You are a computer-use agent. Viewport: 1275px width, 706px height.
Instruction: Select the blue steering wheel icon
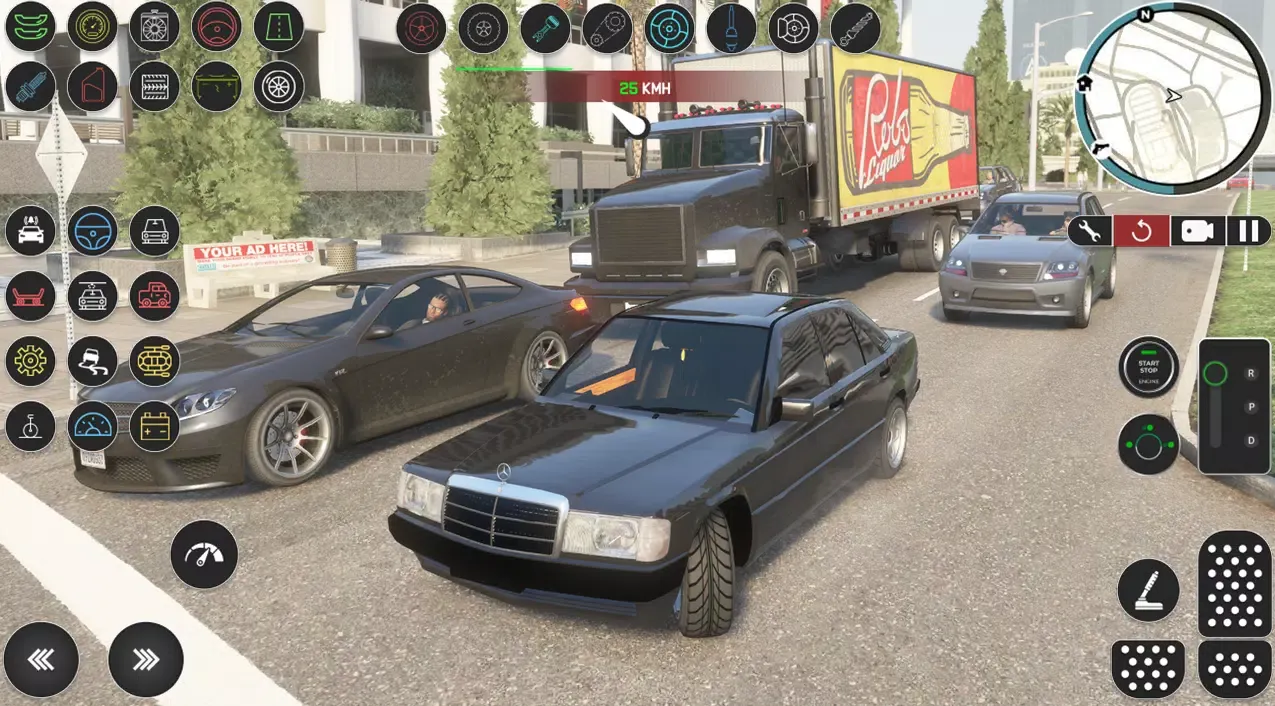tap(93, 231)
